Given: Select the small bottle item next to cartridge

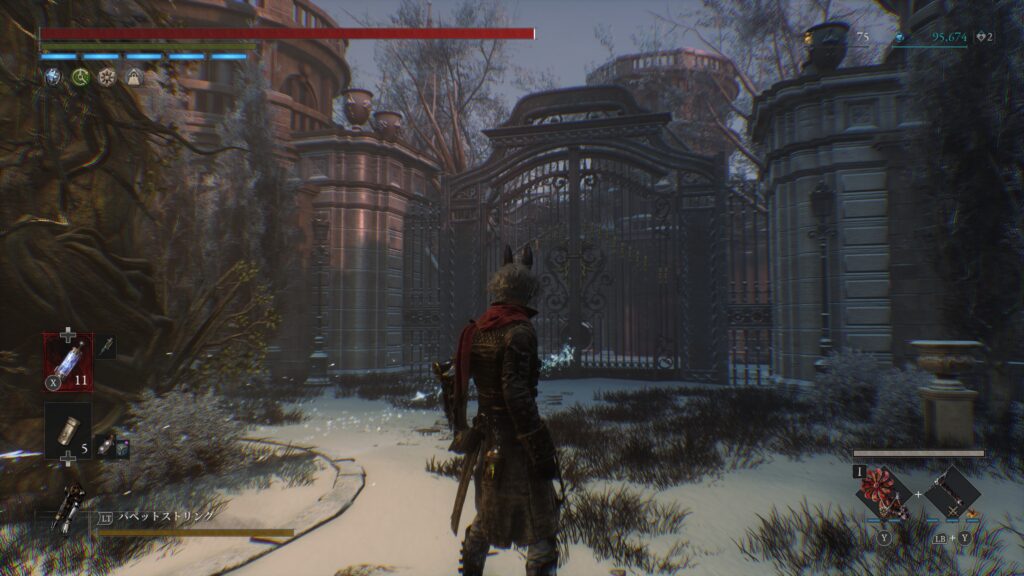Looking at the screenshot, I should pyautogui.click(x=105, y=446).
